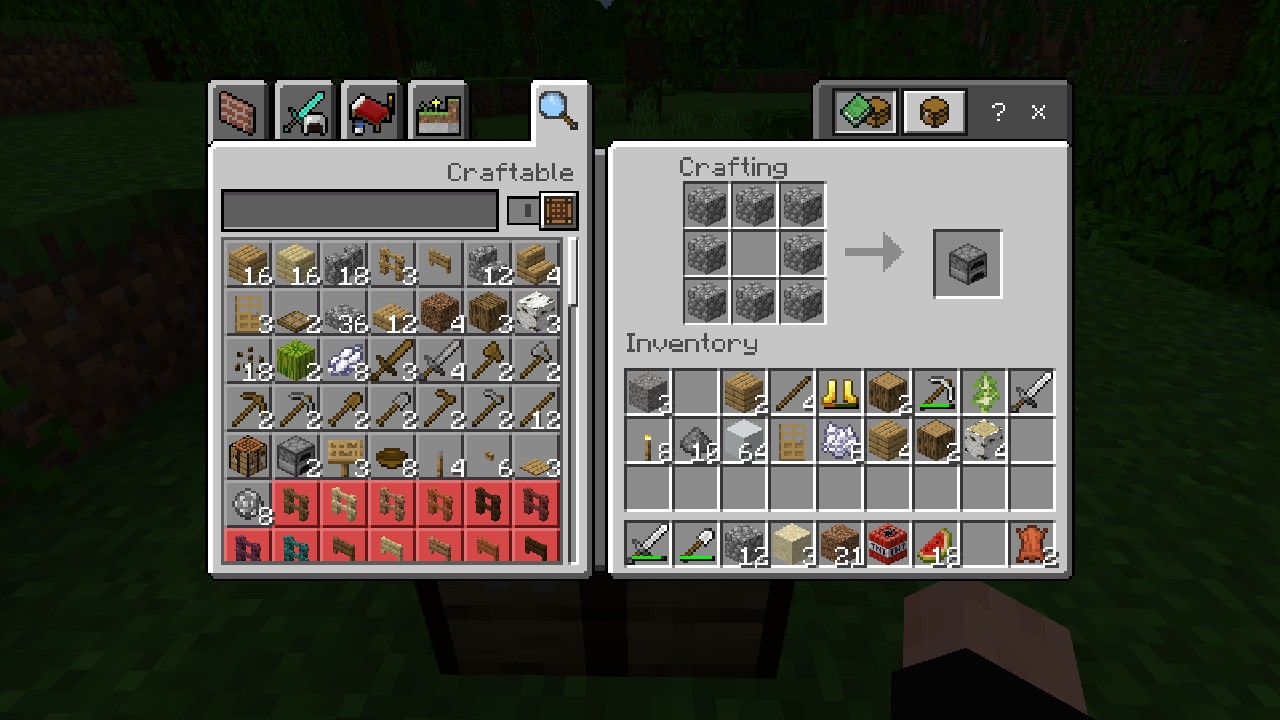The height and width of the screenshot is (720, 1280).
Task: Switch to the Nature tab with grass block icon
Action: point(436,110)
